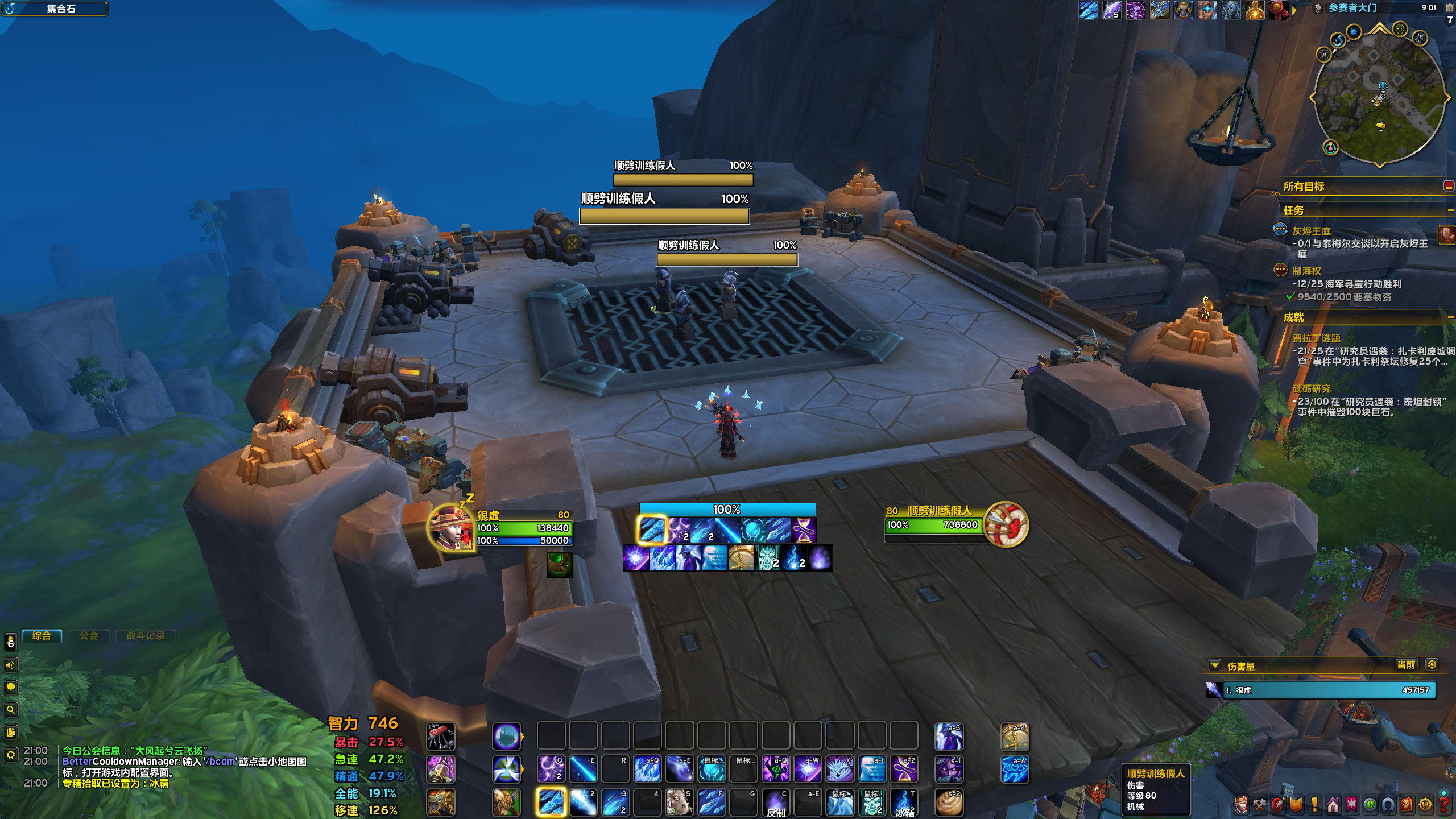Open the 战斗记录 combat log tab
1456x819 pixels.
coord(146,636)
